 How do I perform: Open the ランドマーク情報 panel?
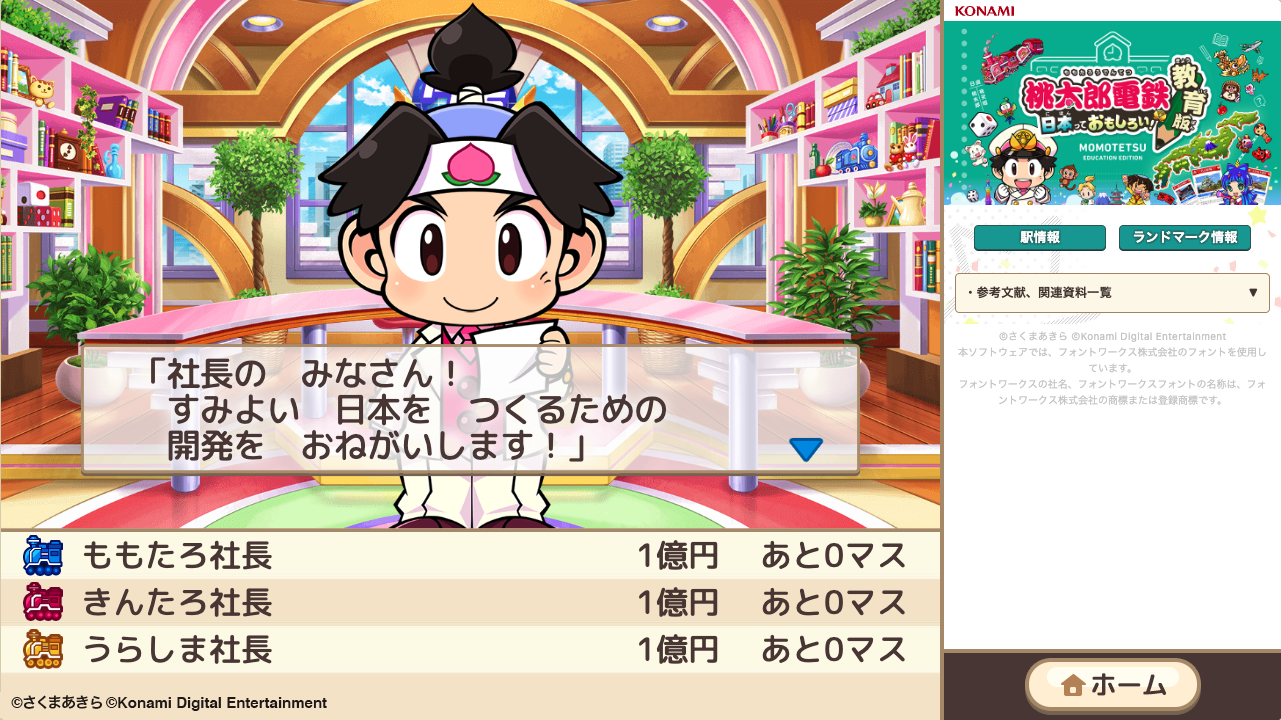click(1184, 238)
